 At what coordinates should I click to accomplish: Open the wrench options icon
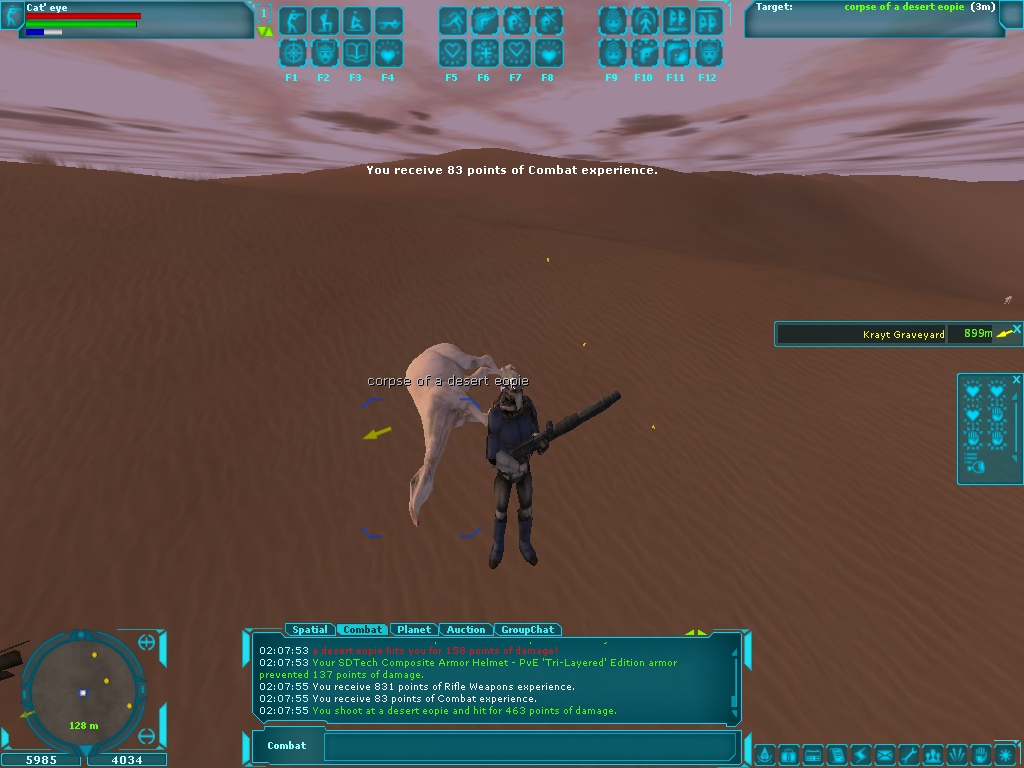pyautogui.click(x=909, y=754)
